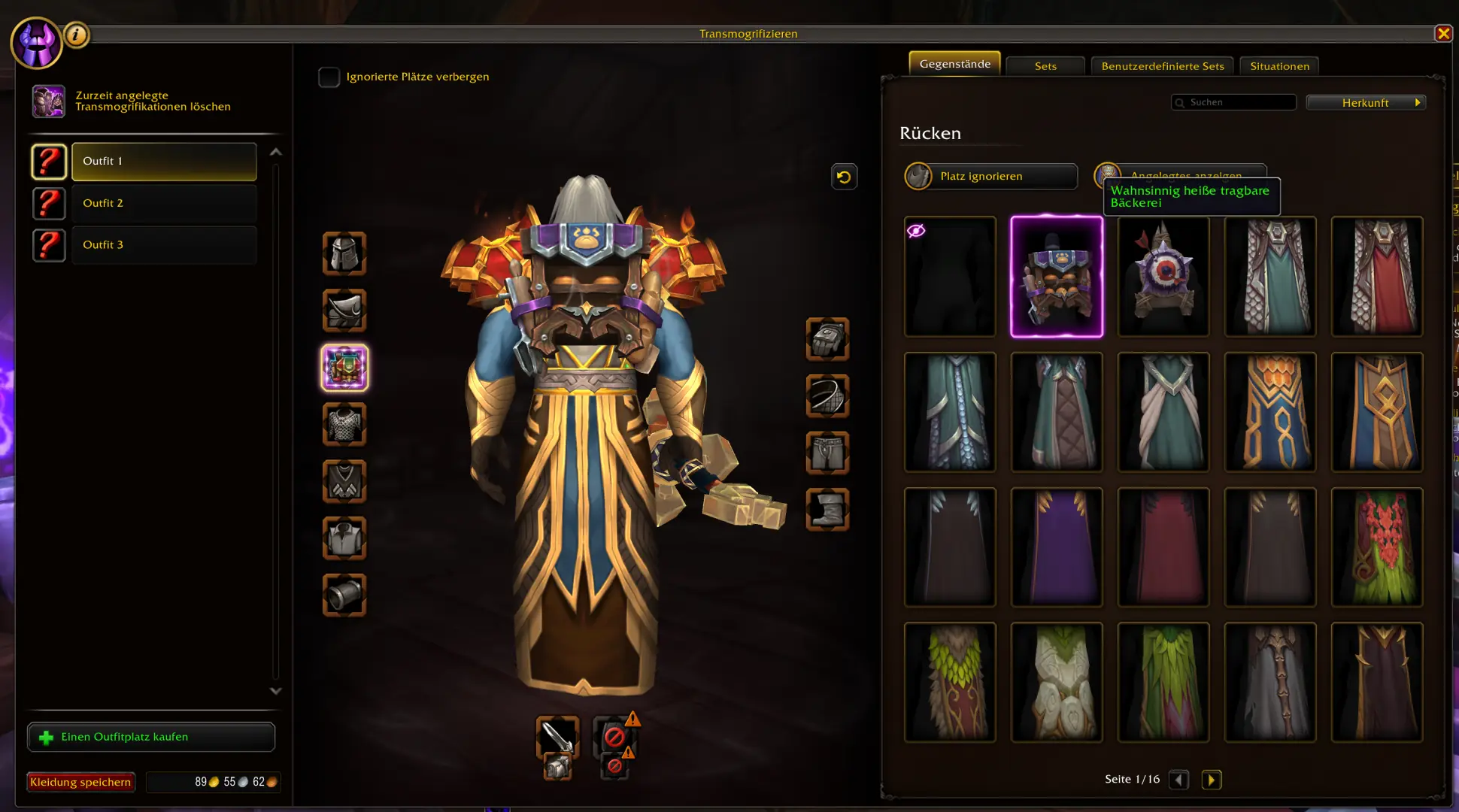Image resolution: width=1459 pixels, height=812 pixels.
Task: Select the shoulder slot icon
Action: (x=344, y=311)
